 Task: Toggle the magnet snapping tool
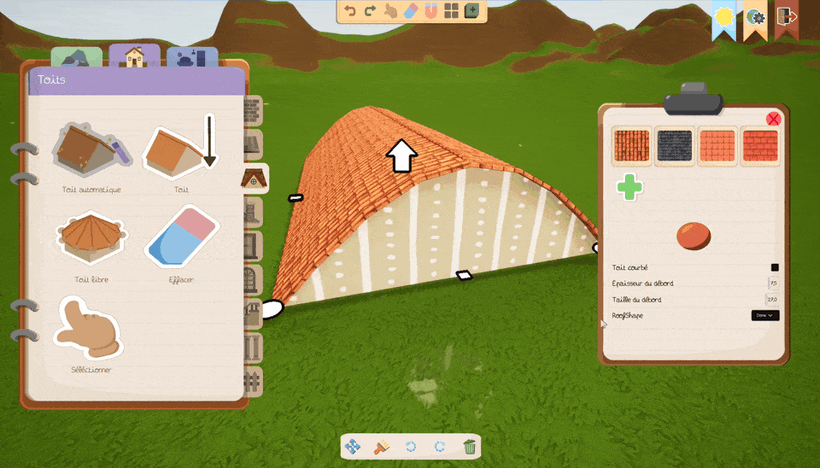pyautogui.click(x=431, y=12)
